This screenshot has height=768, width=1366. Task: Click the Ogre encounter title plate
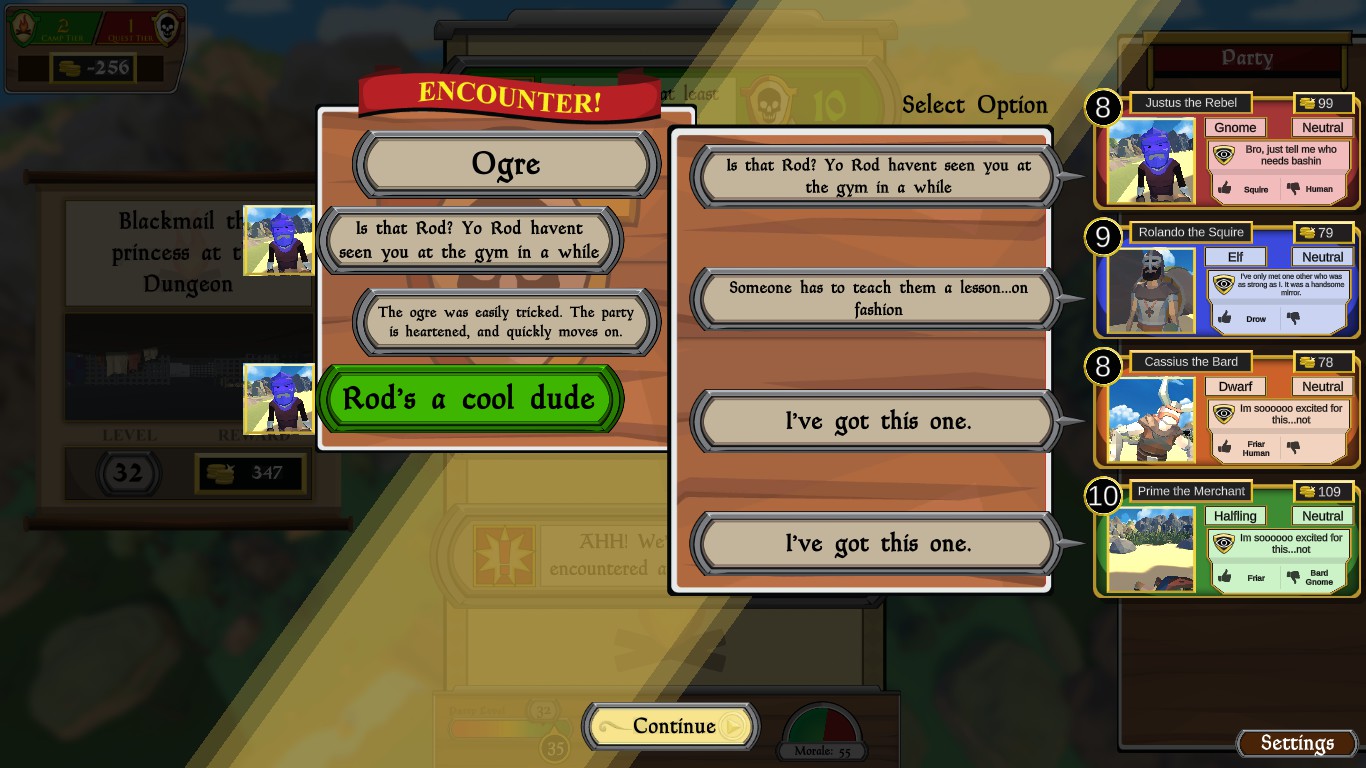pyautogui.click(x=506, y=165)
